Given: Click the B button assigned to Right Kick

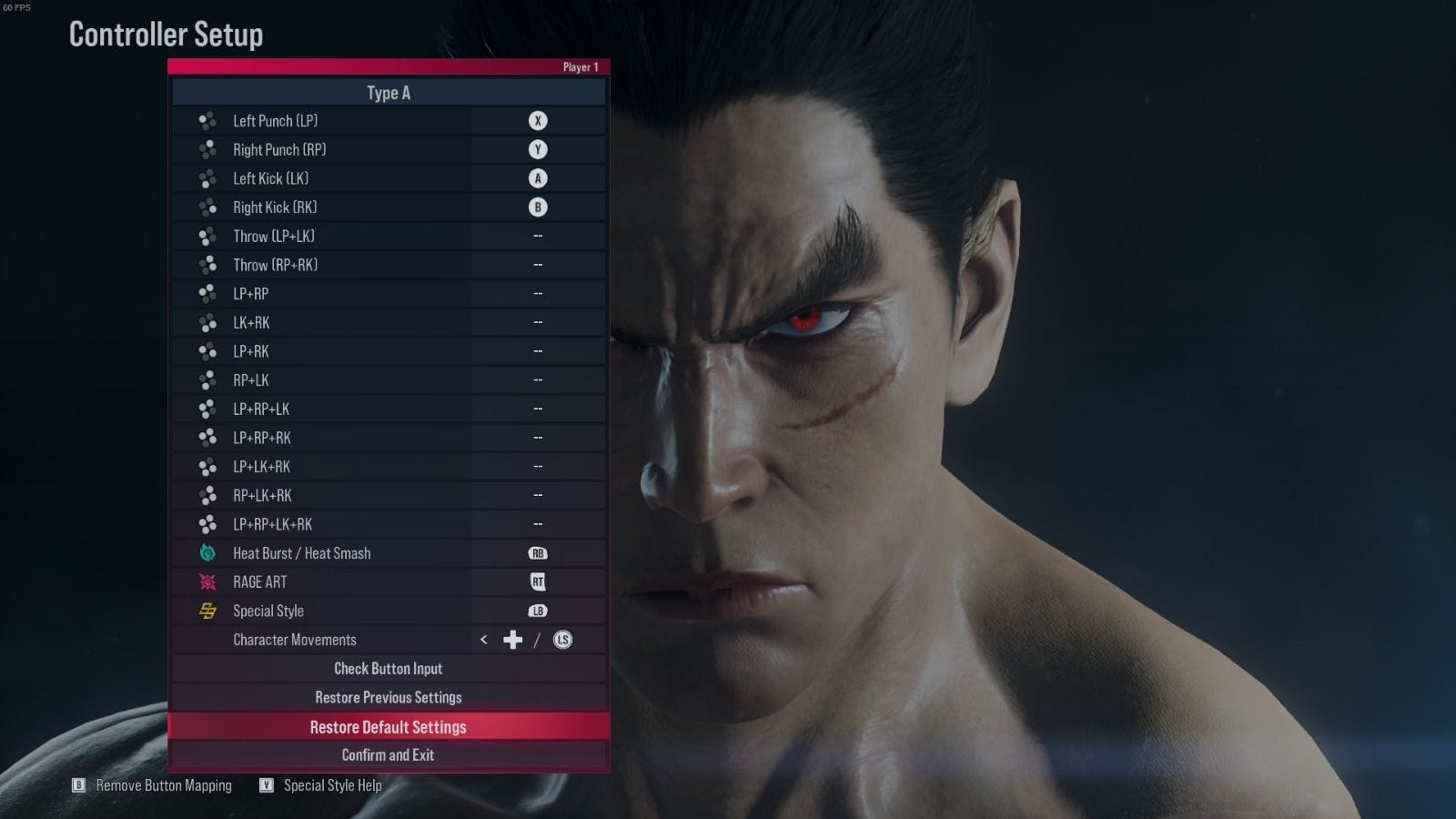Looking at the screenshot, I should click(x=539, y=207).
